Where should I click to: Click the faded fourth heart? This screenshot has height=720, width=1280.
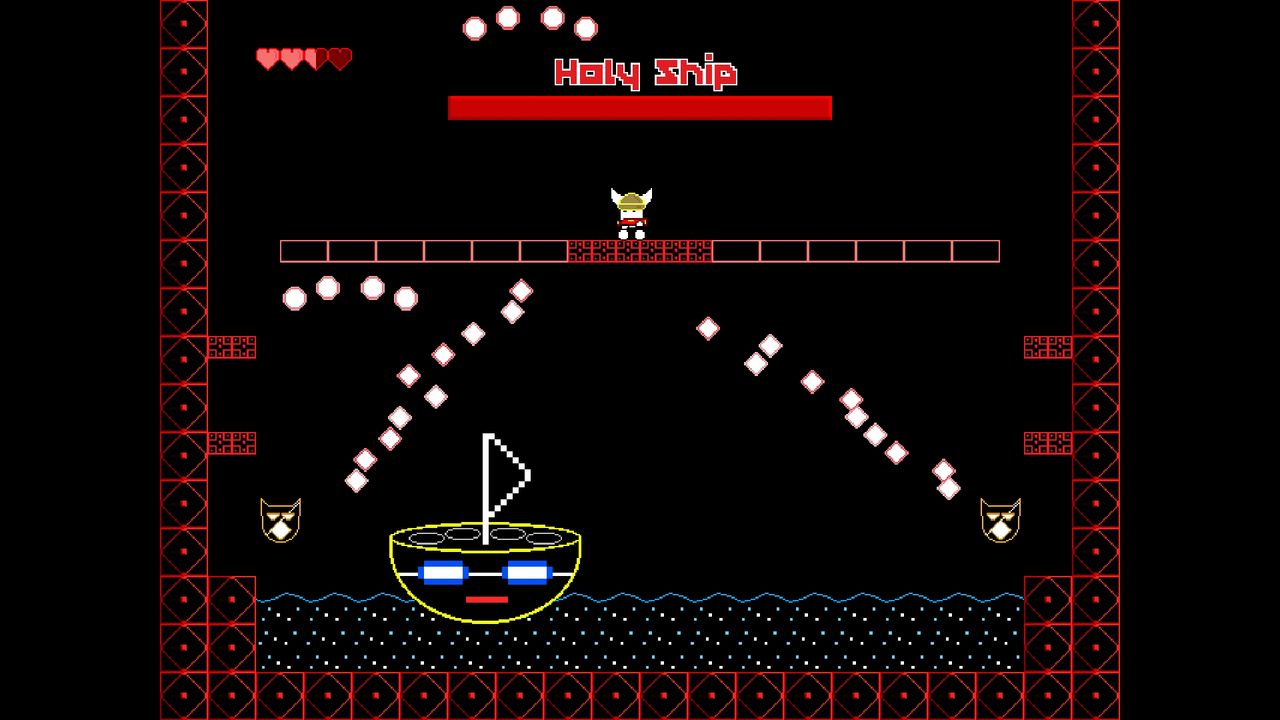coord(340,57)
